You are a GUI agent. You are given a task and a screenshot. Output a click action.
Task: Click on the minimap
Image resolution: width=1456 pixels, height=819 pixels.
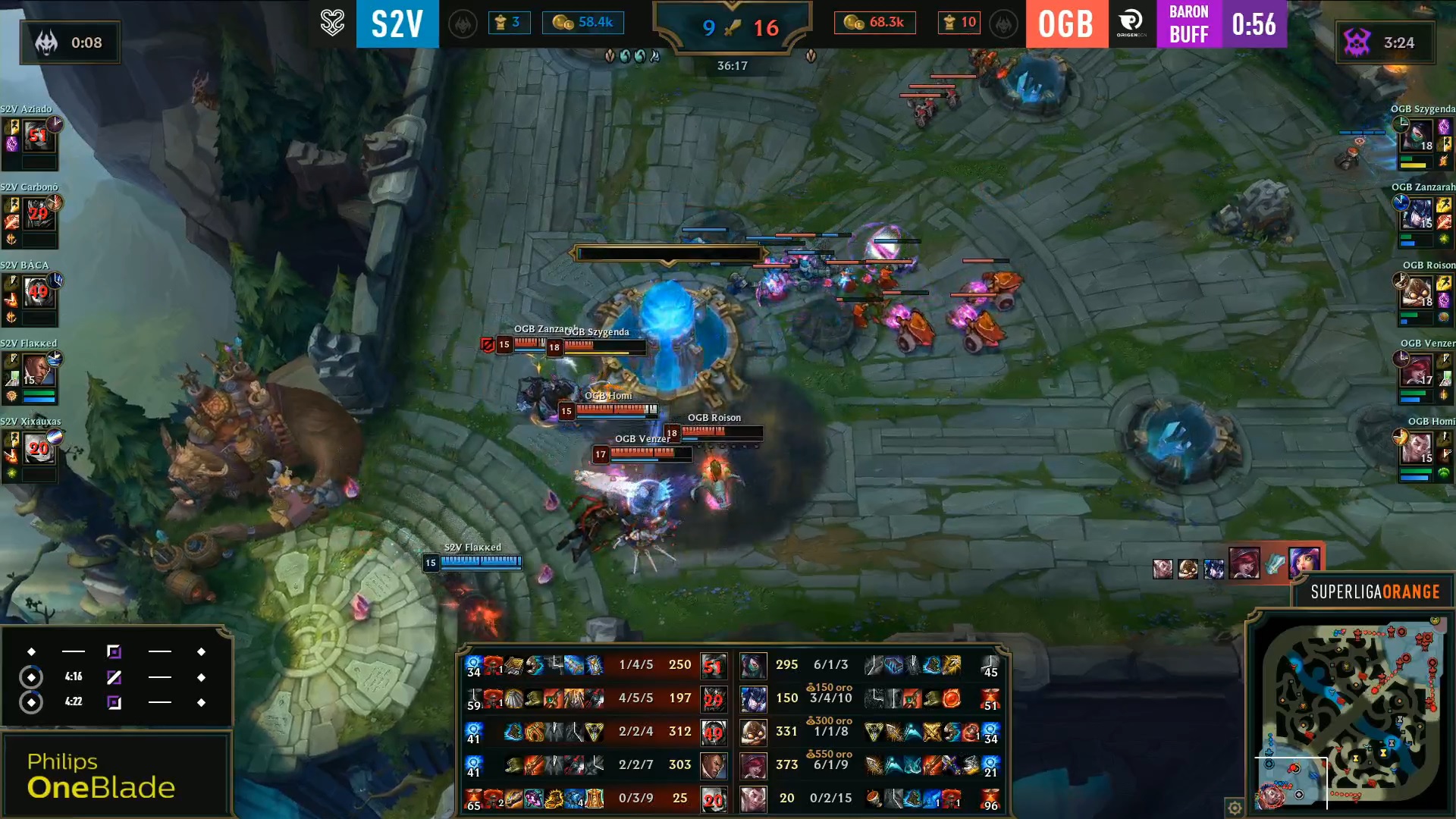tap(1350, 714)
